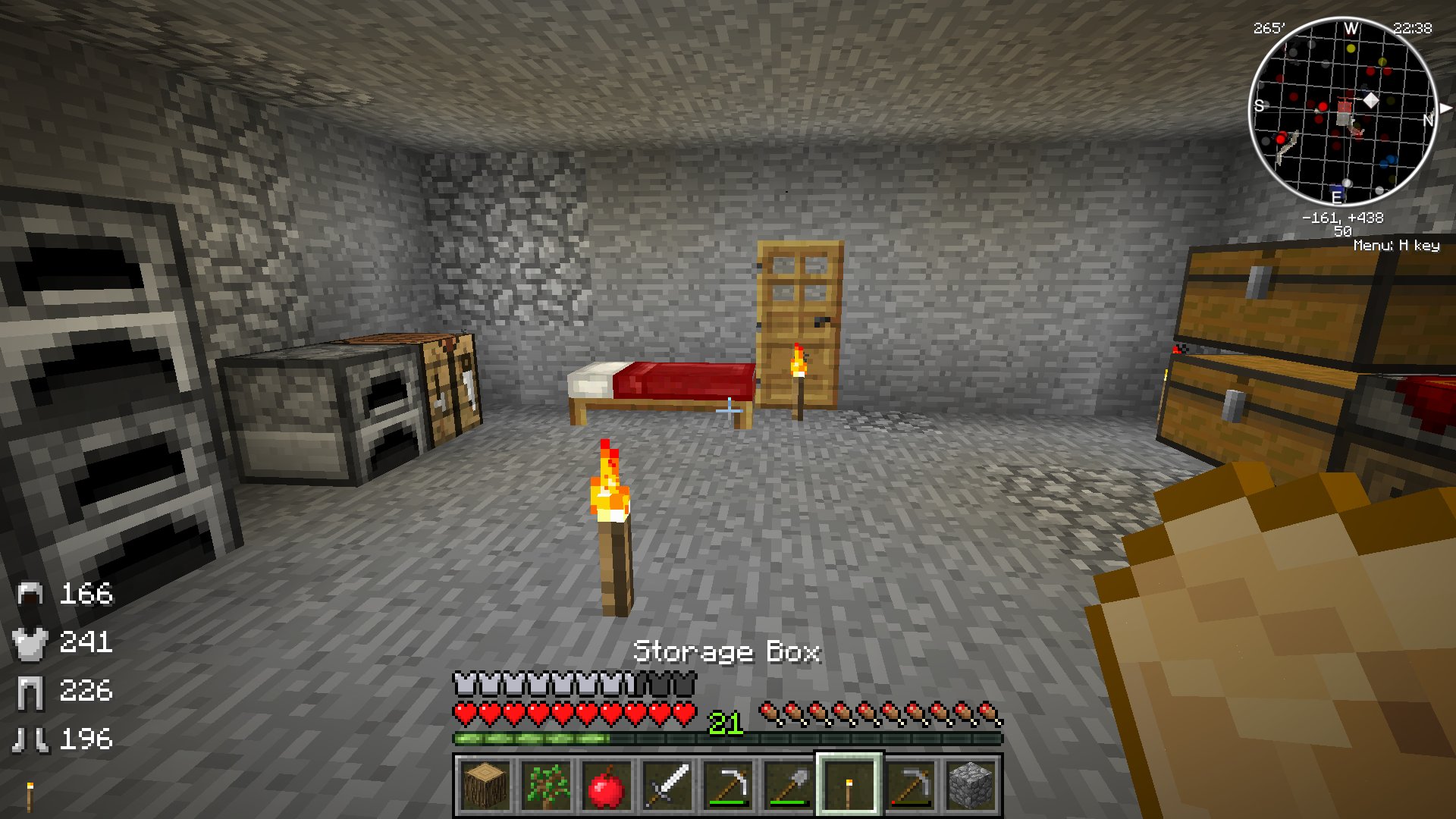This screenshot has height=819, width=1456.
Task: Click the Storage Box name label
Action: coord(729,651)
